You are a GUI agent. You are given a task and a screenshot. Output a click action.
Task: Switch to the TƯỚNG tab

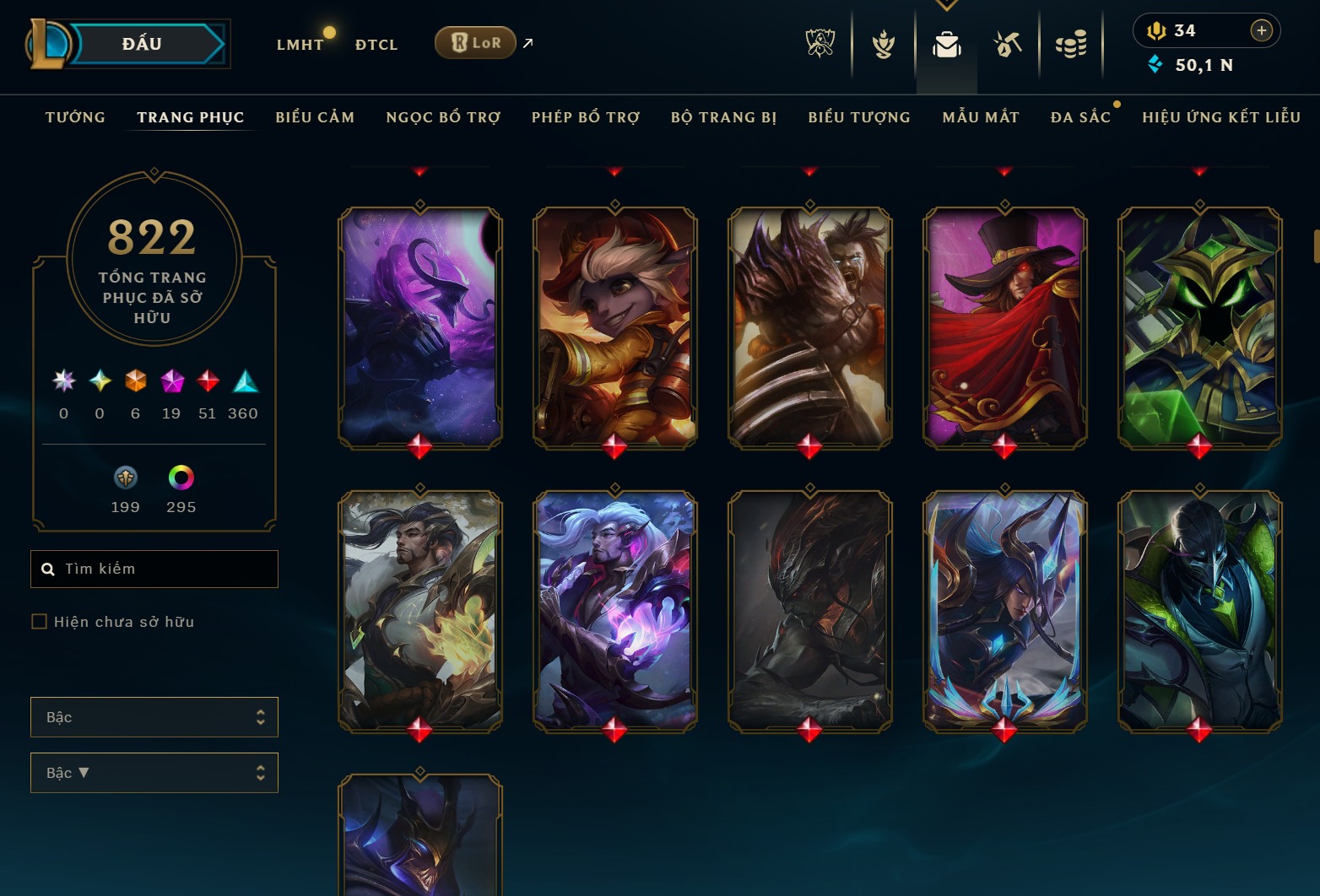point(75,117)
